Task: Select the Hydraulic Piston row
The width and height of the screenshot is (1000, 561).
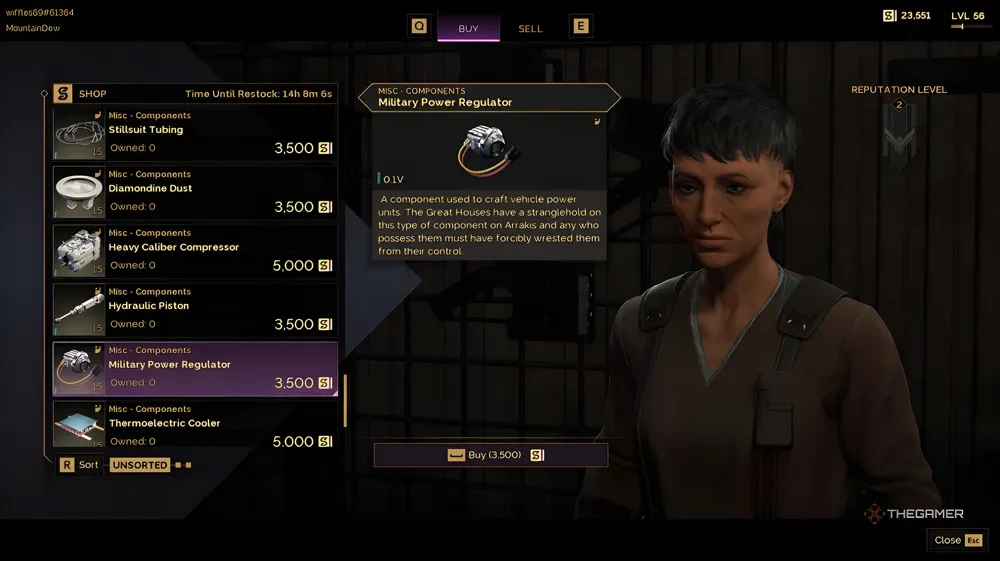Action: pyautogui.click(x=195, y=311)
